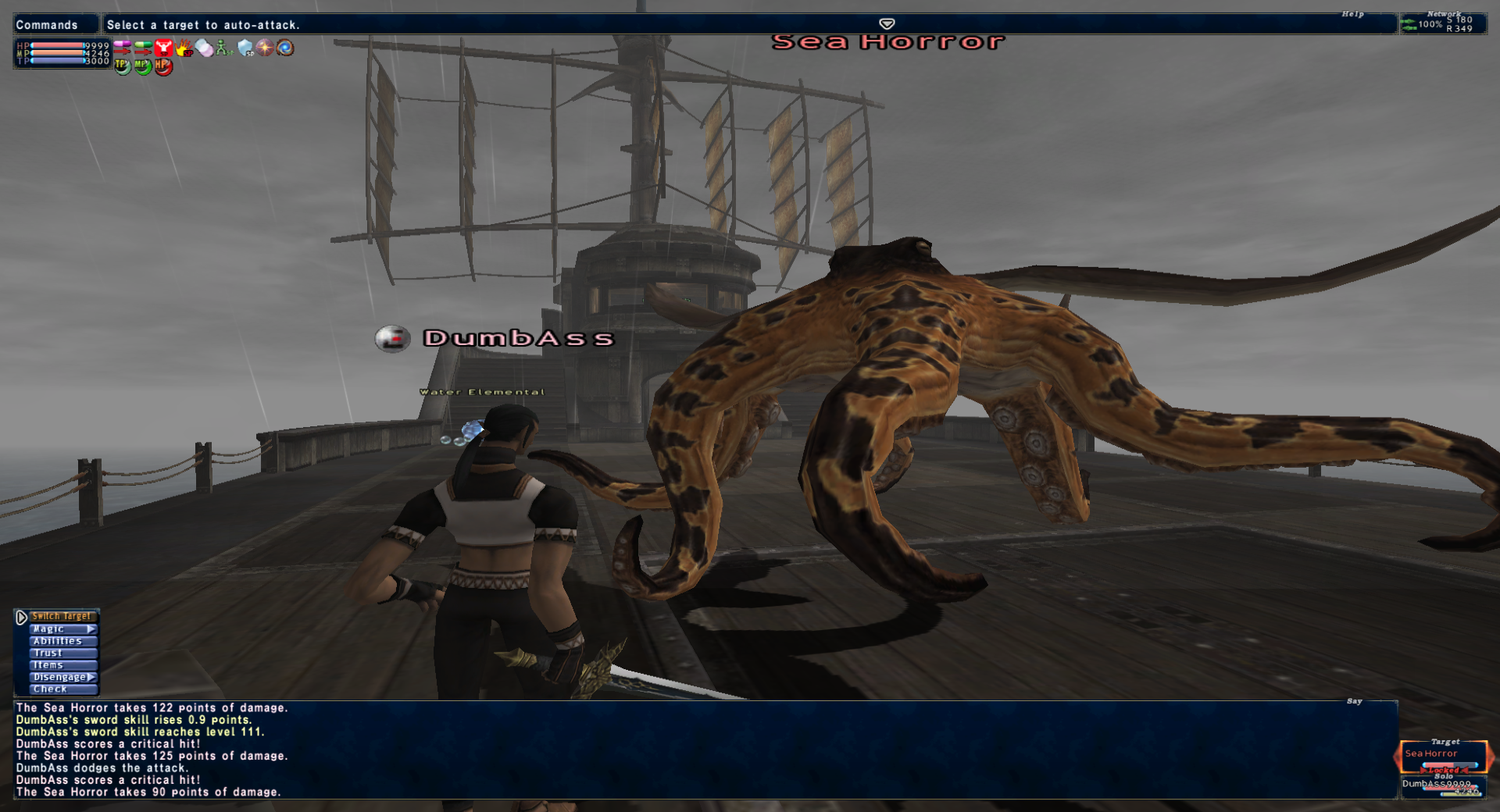Image resolution: width=1500 pixels, height=812 pixels.
Task: Click the pink starburst orb status icon
Action: click(266, 48)
